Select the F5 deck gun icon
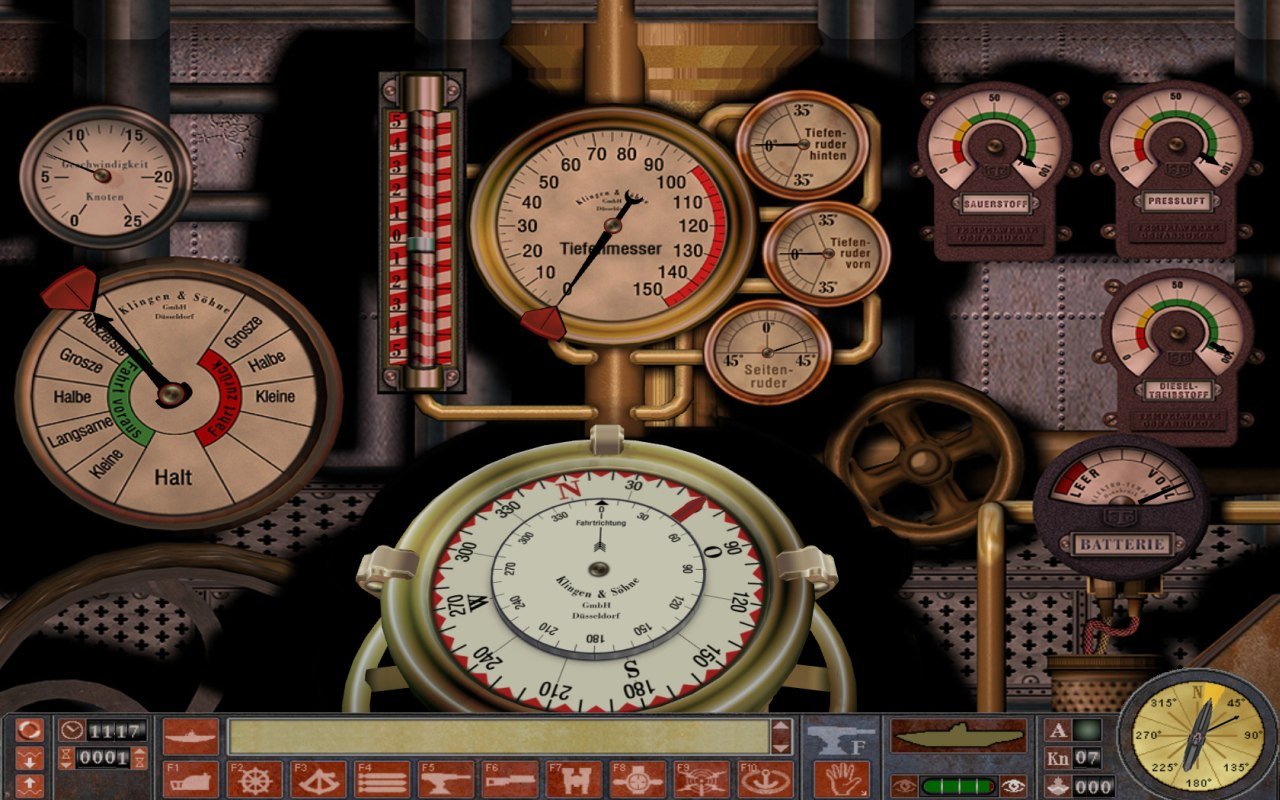The height and width of the screenshot is (800, 1280). pos(445,778)
